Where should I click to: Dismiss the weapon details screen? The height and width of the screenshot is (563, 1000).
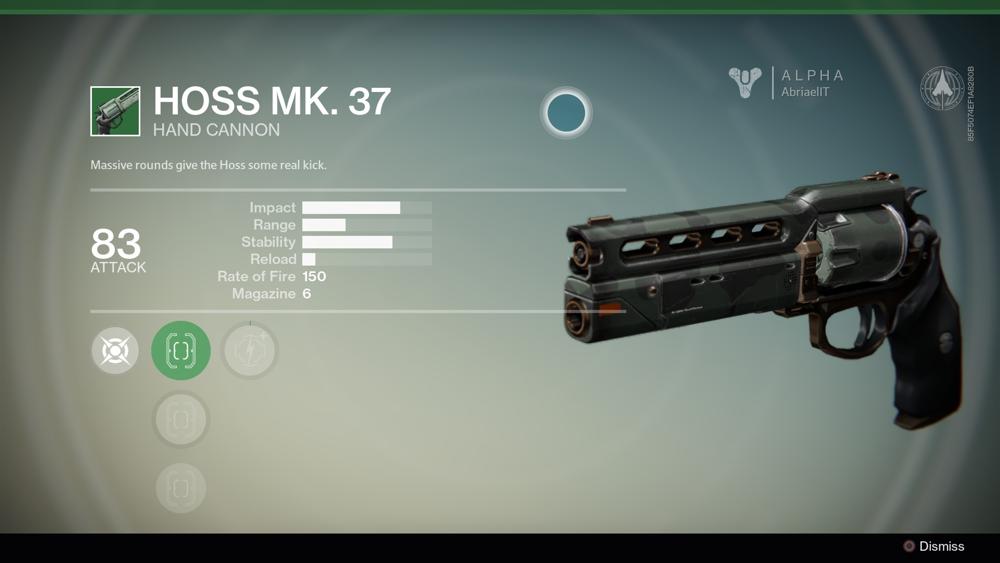(x=934, y=546)
